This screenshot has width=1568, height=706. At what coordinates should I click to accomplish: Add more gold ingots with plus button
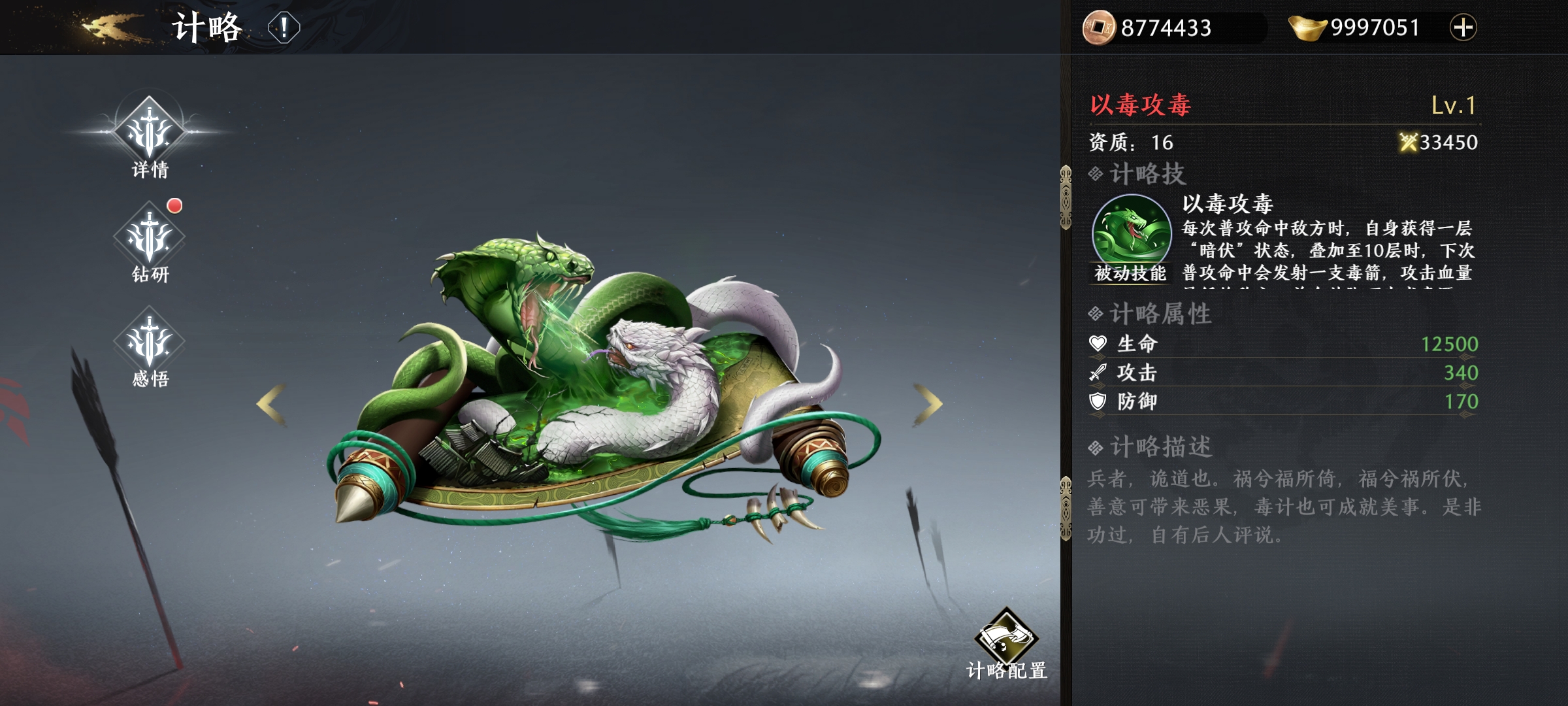point(1463,27)
